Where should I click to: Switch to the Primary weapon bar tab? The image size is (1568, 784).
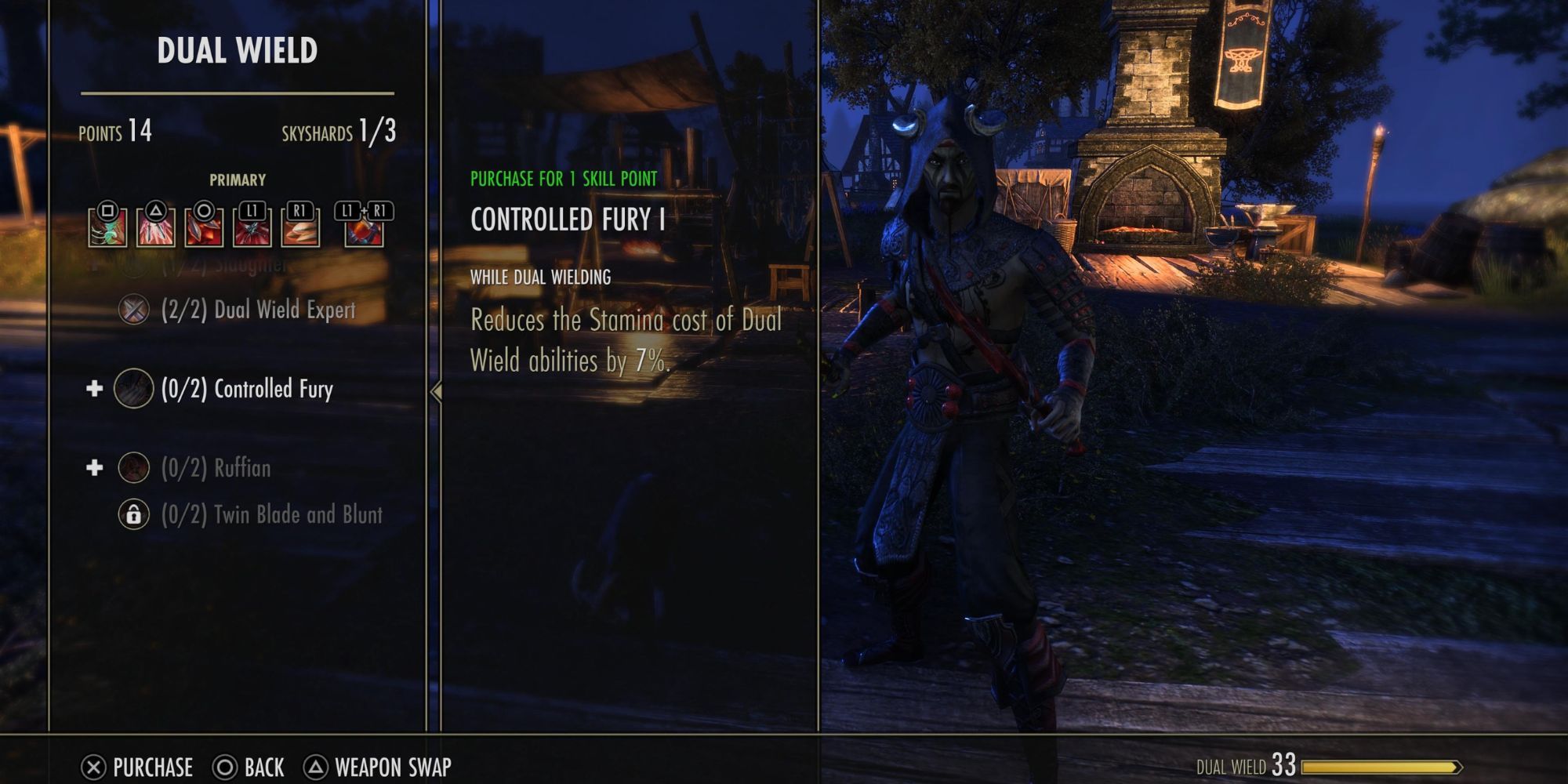[238, 179]
